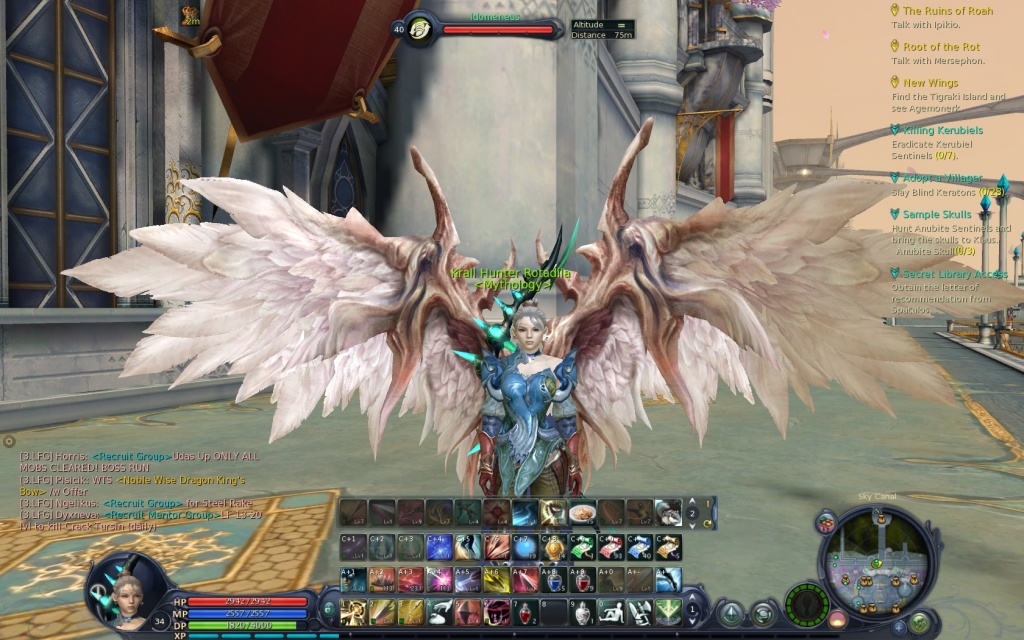Screen dimensions: 1024x640
Task: Drink the blue mana potion A+8
Action: click(555, 580)
